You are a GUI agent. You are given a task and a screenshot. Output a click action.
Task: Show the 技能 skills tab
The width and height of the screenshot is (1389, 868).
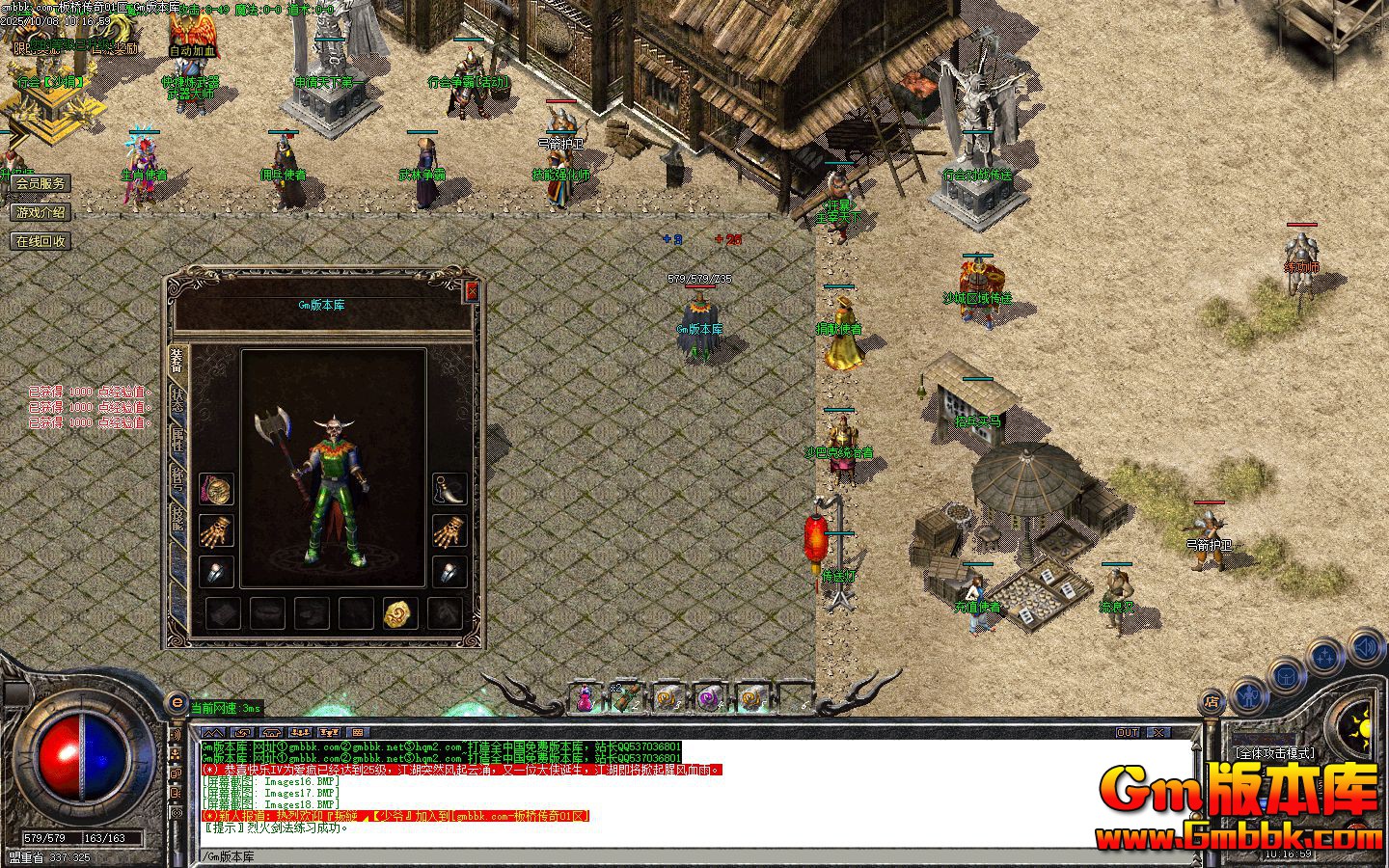tap(177, 516)
